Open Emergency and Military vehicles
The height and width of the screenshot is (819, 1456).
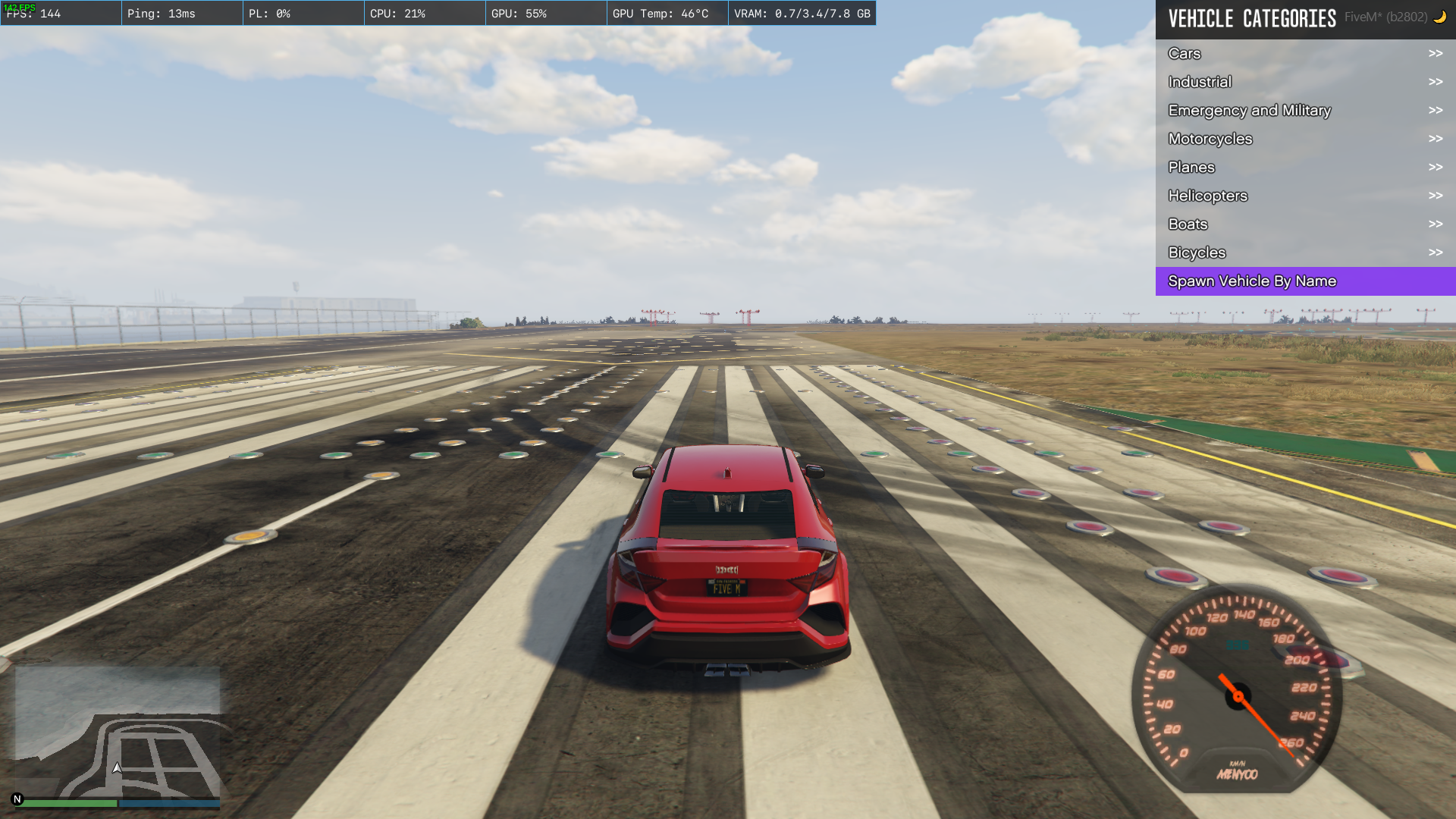pos(1304,111)
